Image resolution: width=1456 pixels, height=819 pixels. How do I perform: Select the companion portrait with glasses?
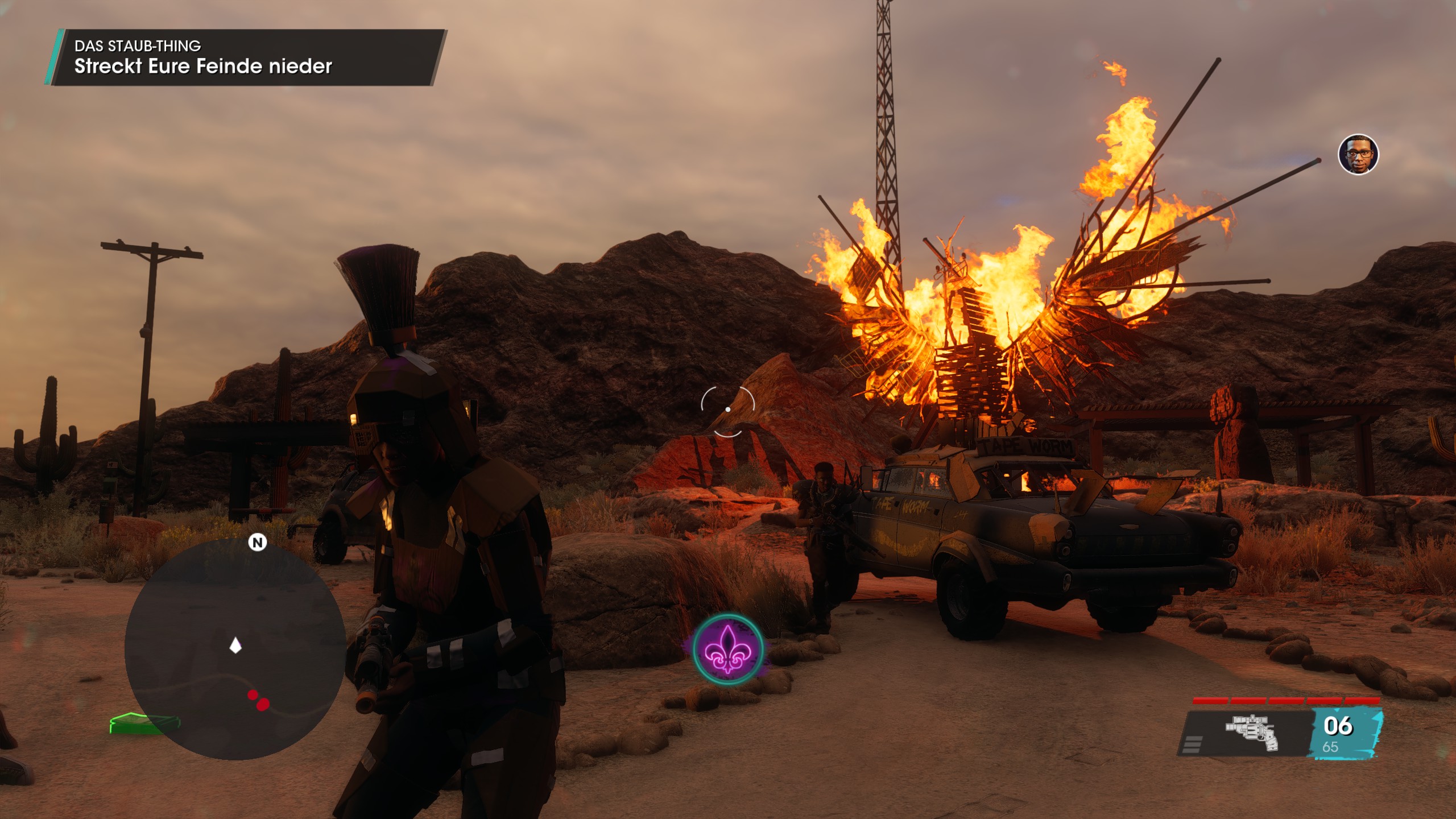coord(1358,154)
